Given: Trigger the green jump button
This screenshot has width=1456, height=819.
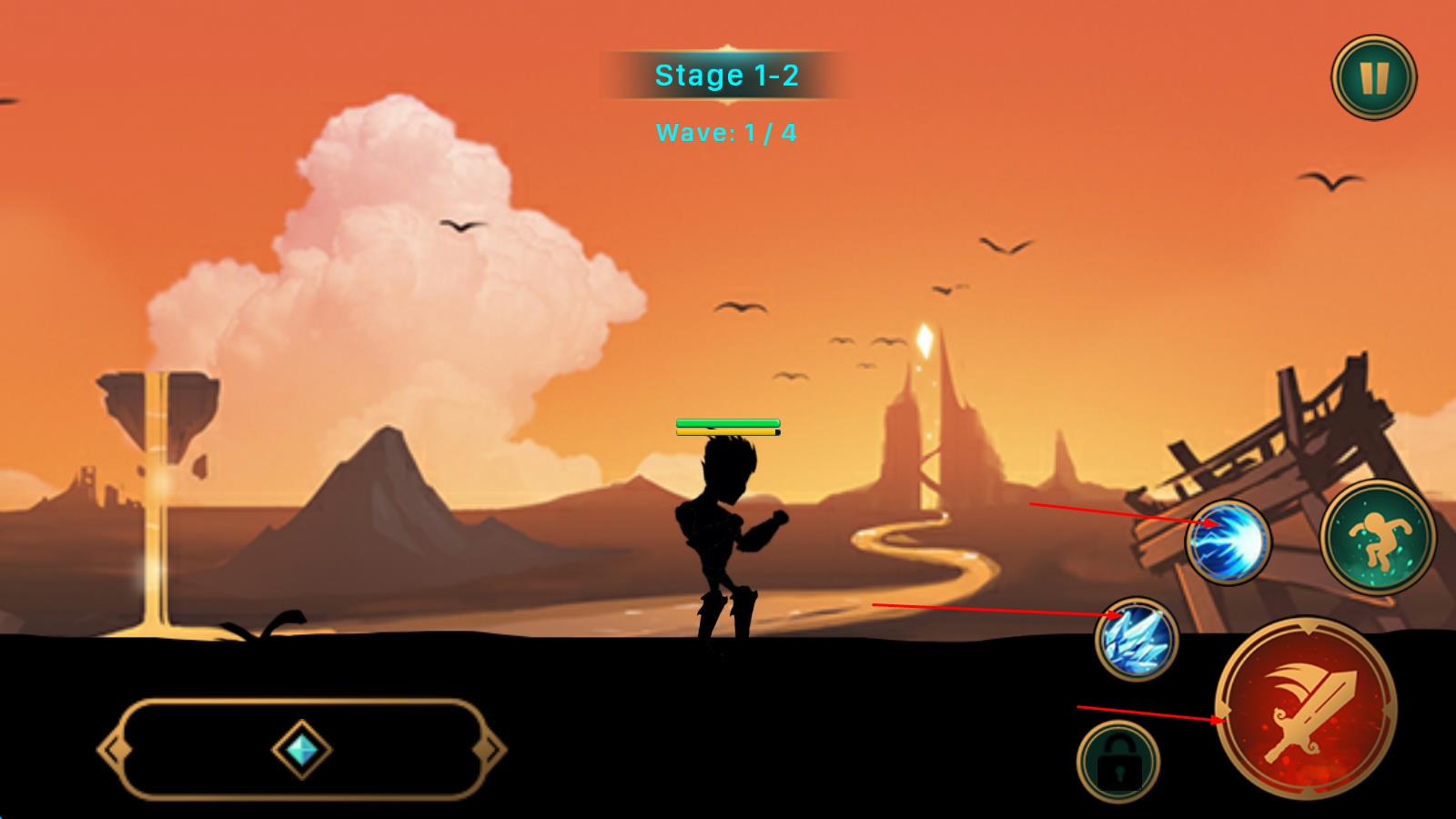Looking at the screenshot, I should coord(1377,536).
